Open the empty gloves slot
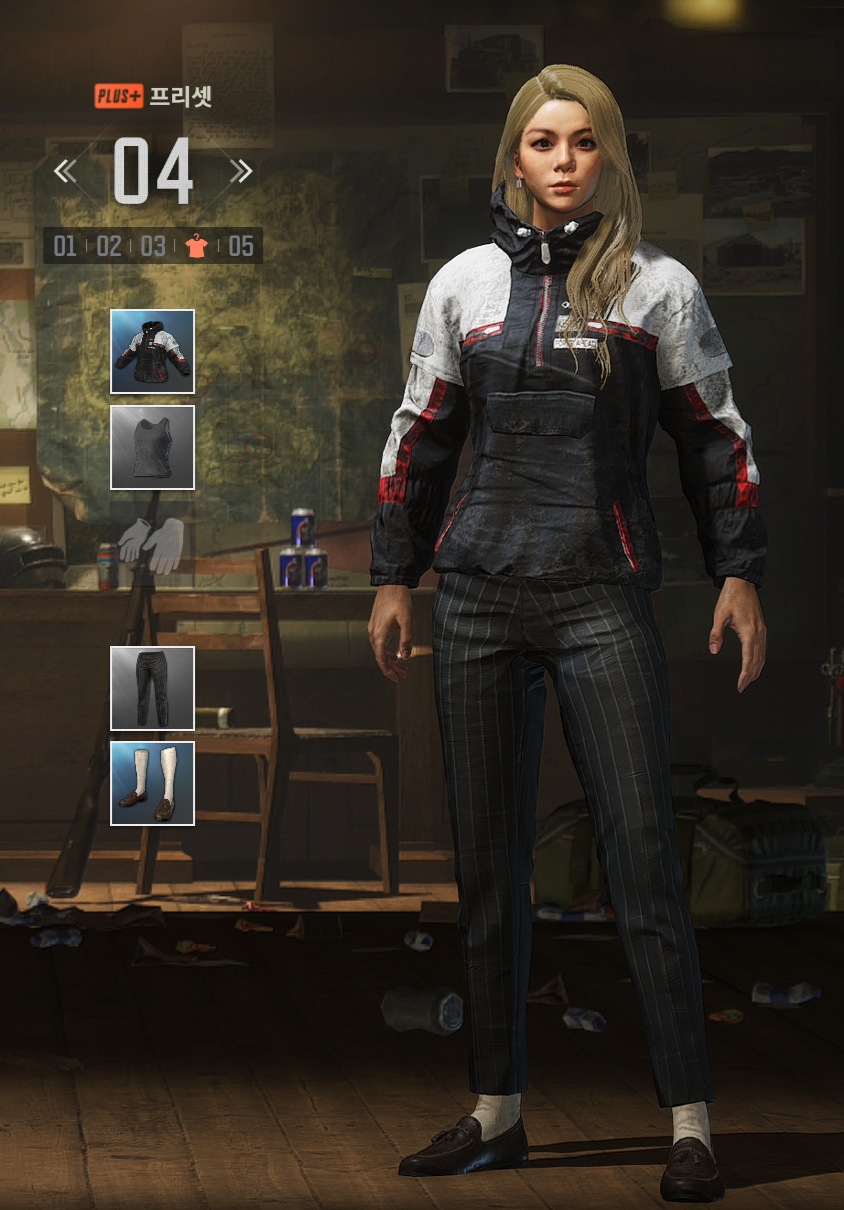Screen dimensions: 844x1210 click(x=151, y=543)
